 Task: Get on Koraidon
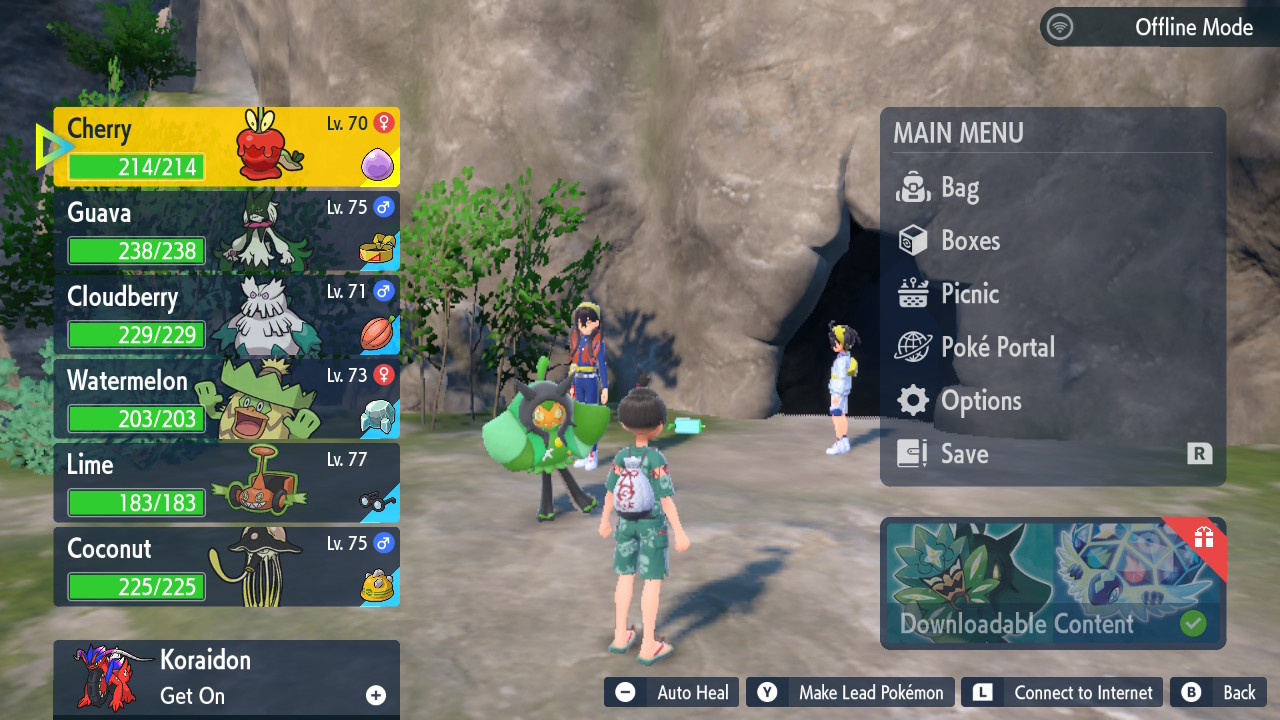point(226,678)
